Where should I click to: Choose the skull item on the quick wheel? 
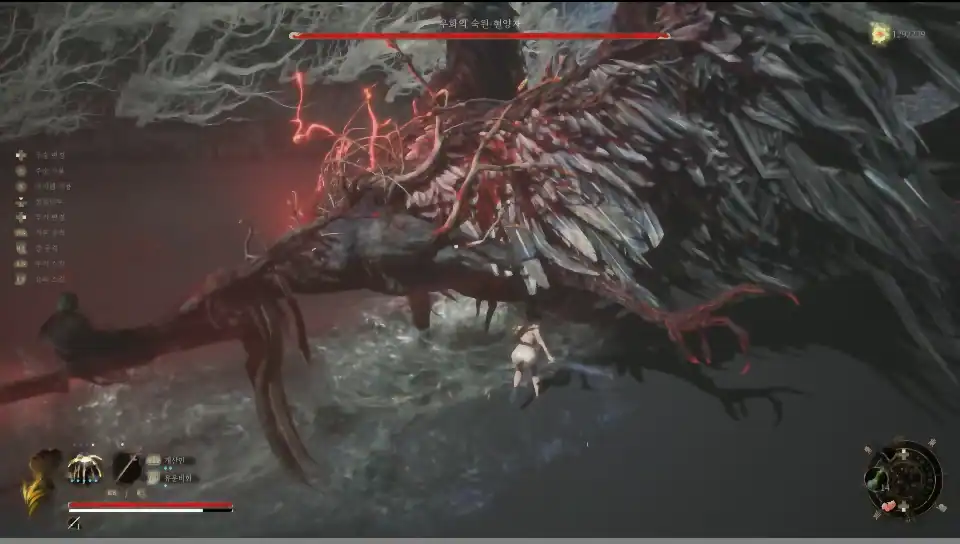[876, 483]
